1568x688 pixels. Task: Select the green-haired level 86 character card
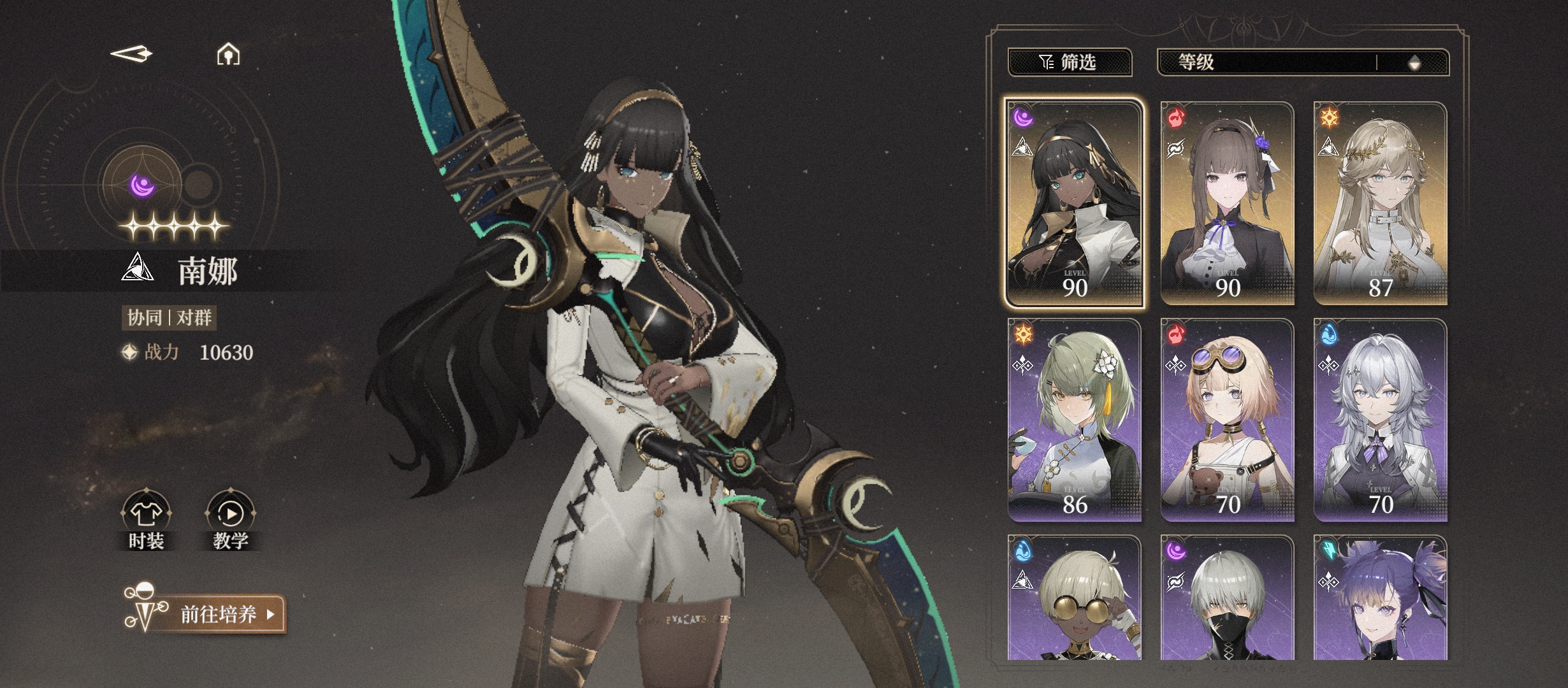click(1074, 419)
